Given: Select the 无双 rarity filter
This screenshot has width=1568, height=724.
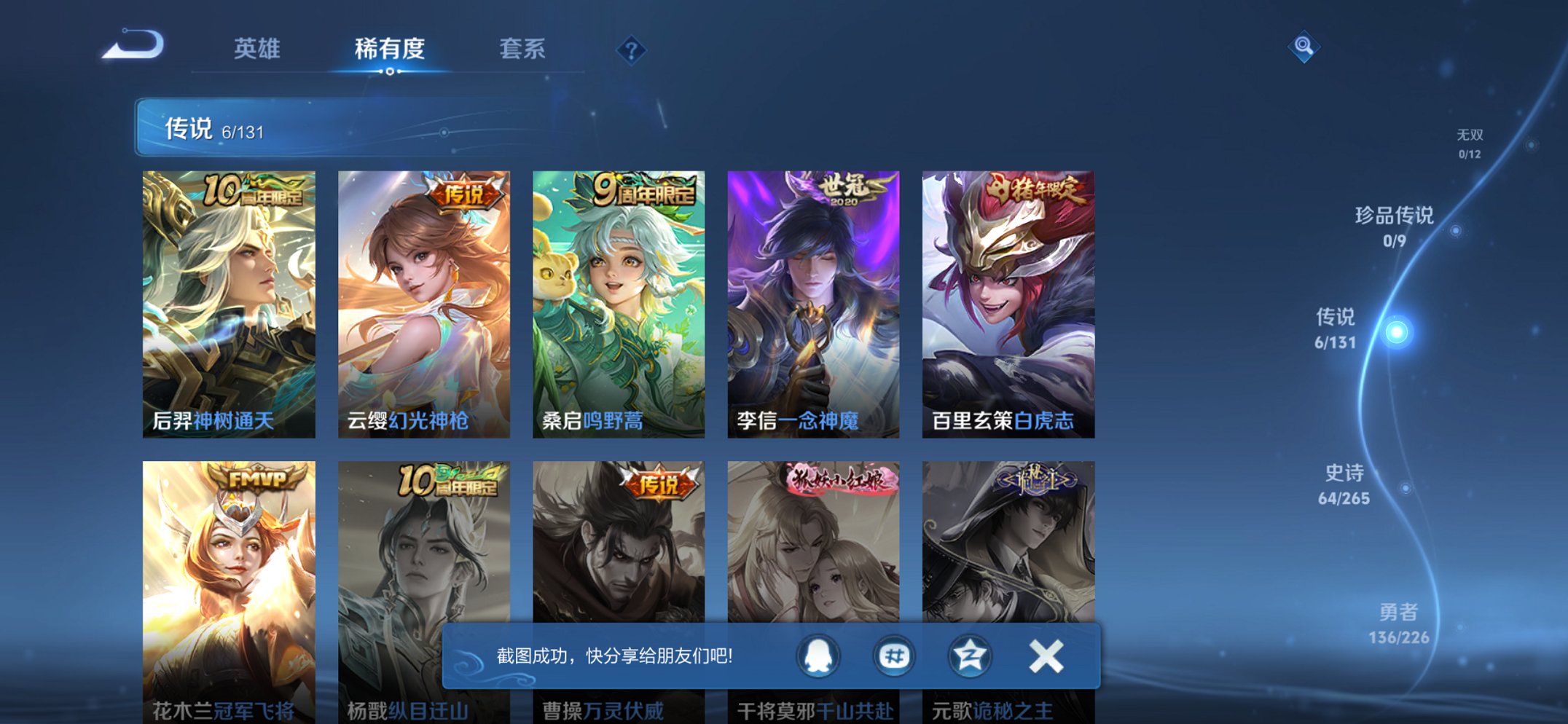Looking at the screenshot, I should click(1471, 142).
